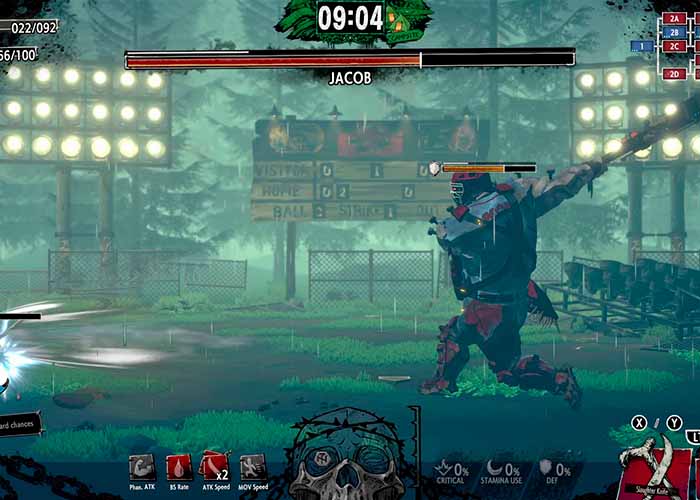Viewport: 700px width, 500px height.
Task: Choose the blue 2B stage node
Action: tap(673, 32)
